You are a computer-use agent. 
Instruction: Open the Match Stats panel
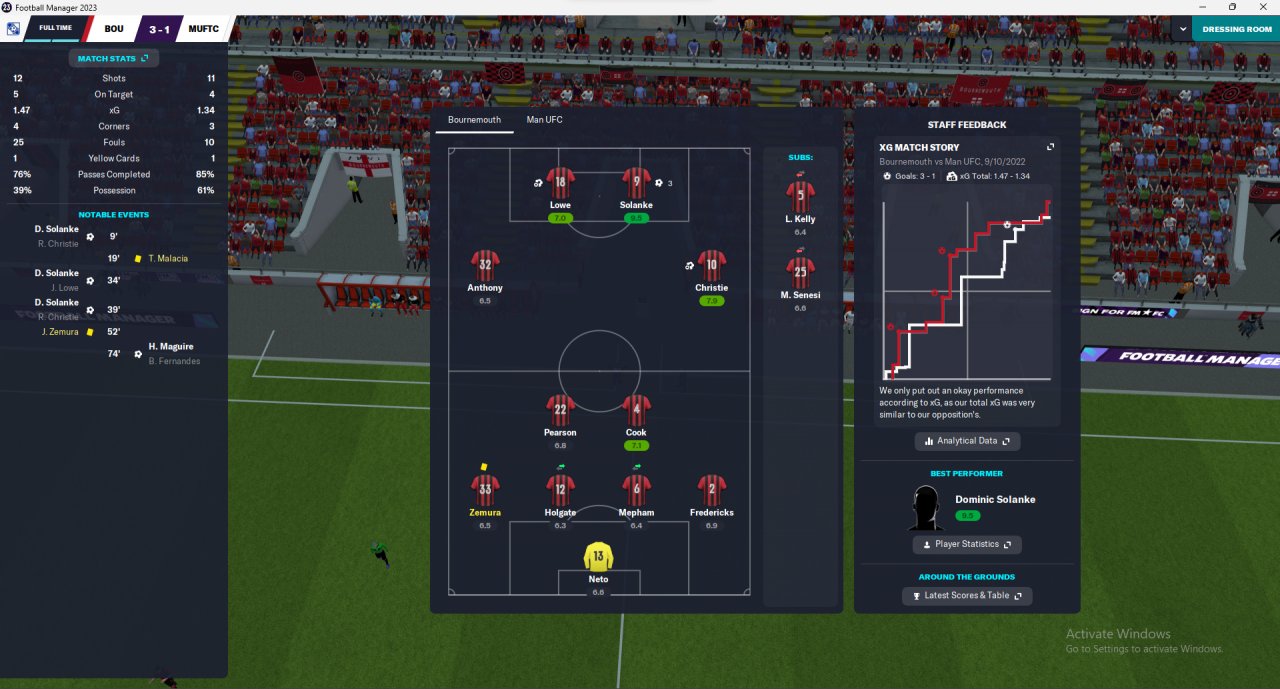(x=113, y=59)
